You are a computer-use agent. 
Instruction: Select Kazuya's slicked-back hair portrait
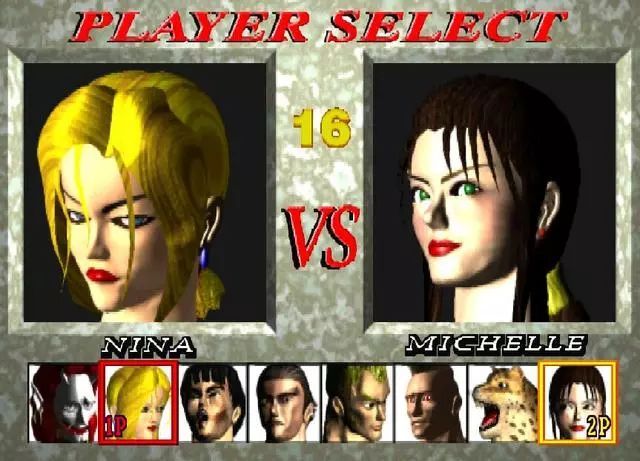coord(284,402)
